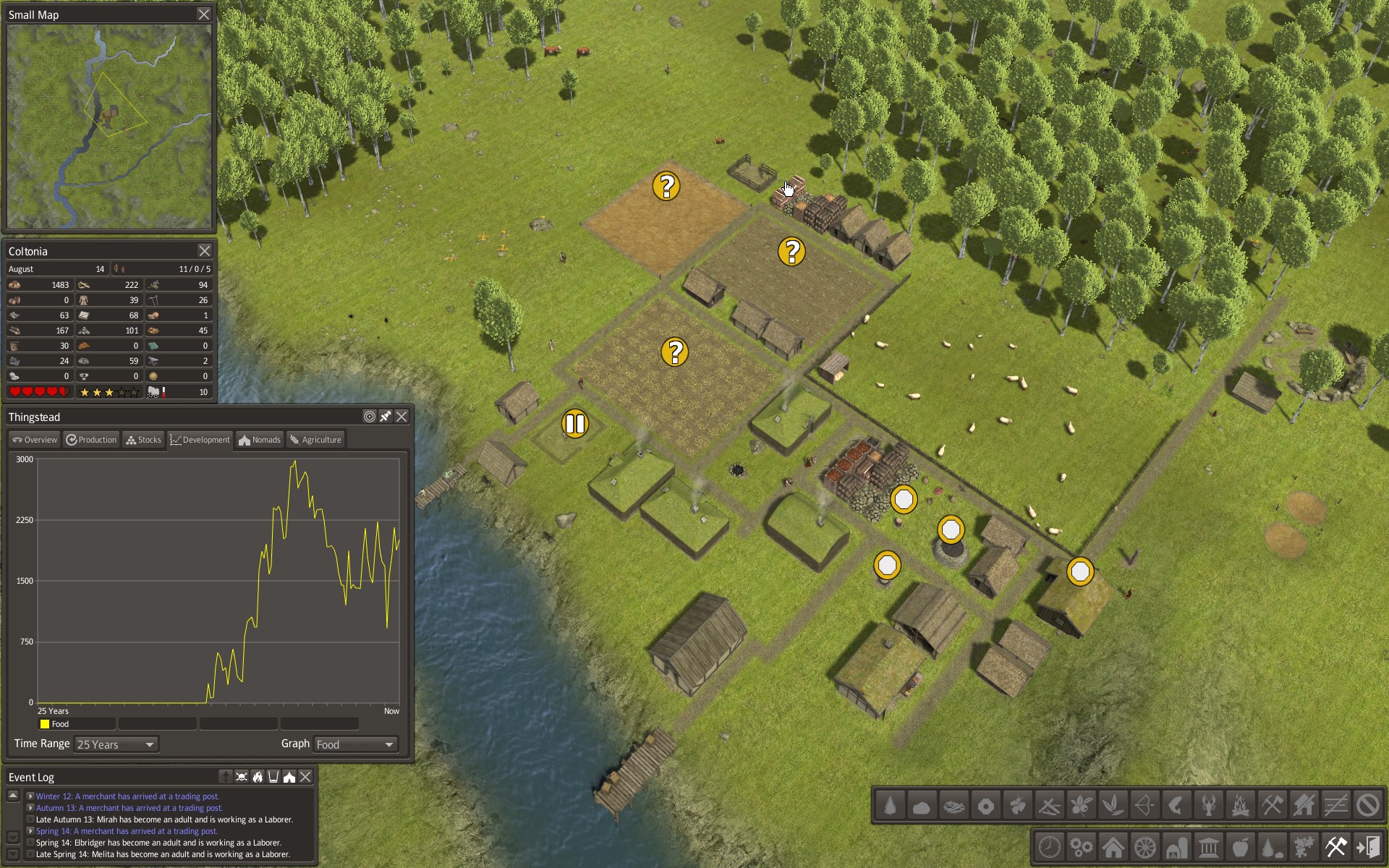This screenshot has width=1389, height=868.
Task: Close the Small Map window
Action: (x=204, y=14)
